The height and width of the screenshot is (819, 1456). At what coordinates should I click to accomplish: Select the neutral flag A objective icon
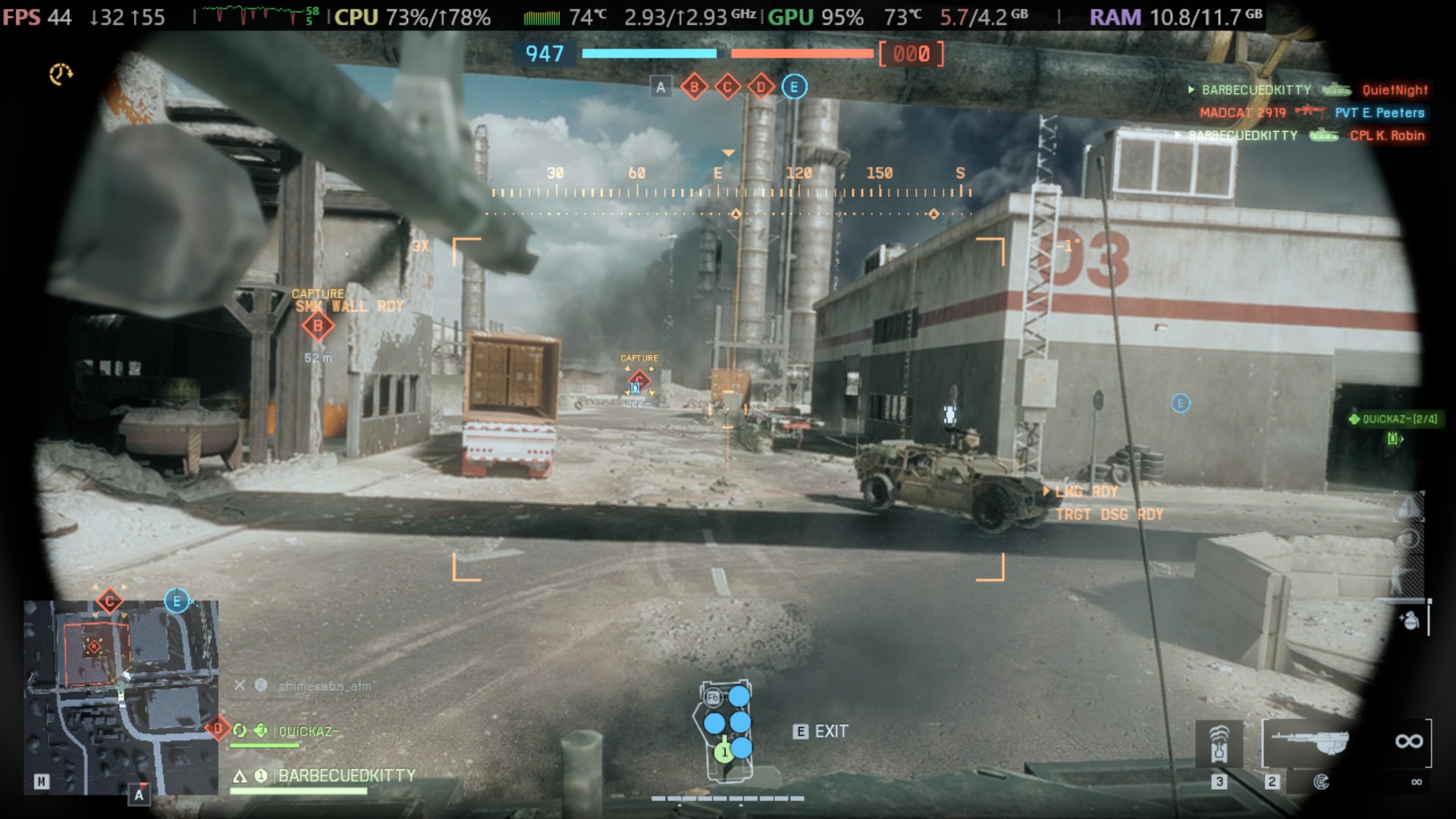click(x=661, y=87)
